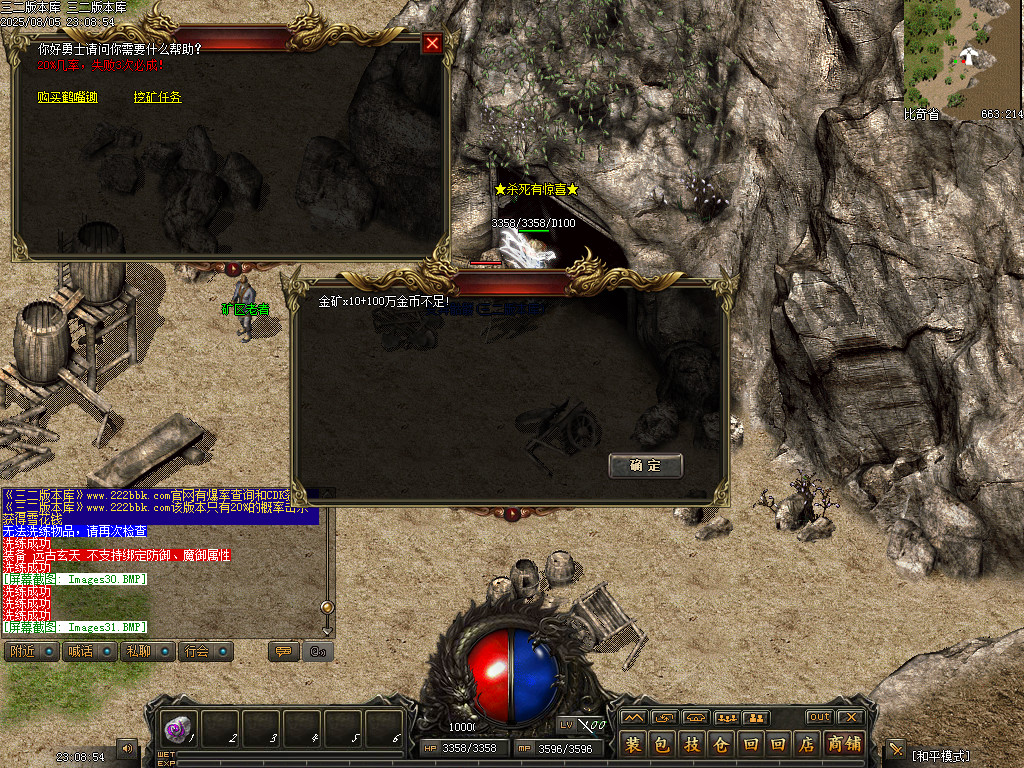Choose the 购买鹤嘴锄 dialogue option
The width and height of the screenshot is (1024, 768).
click(67, 98)
